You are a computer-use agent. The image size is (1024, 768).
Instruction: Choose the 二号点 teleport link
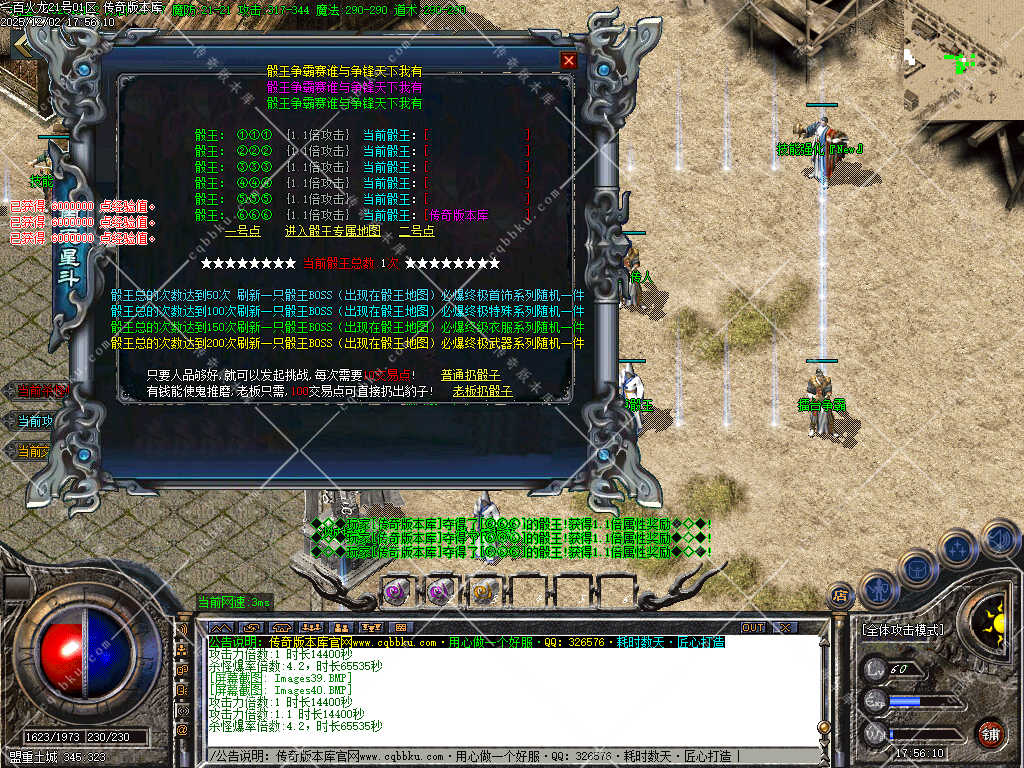click(x=417, y=231)
